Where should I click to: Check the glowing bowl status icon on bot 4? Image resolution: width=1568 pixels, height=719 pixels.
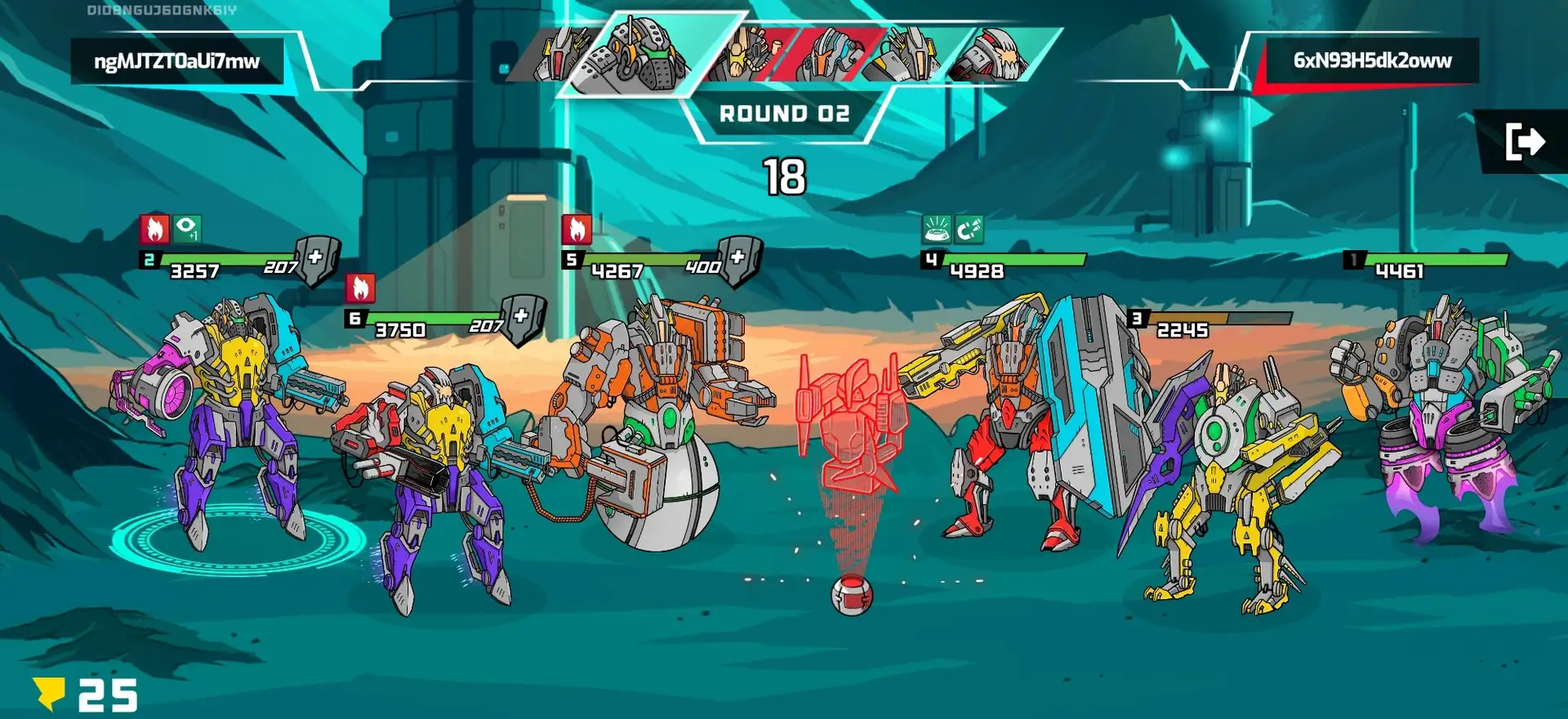(937, 230)
